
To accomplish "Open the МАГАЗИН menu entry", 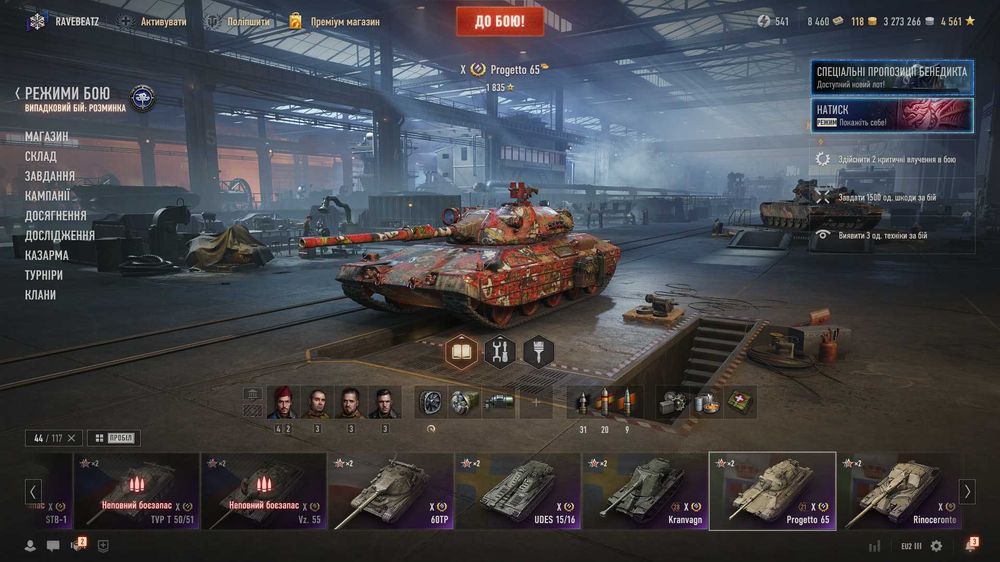I will click(x=47, y=136).
